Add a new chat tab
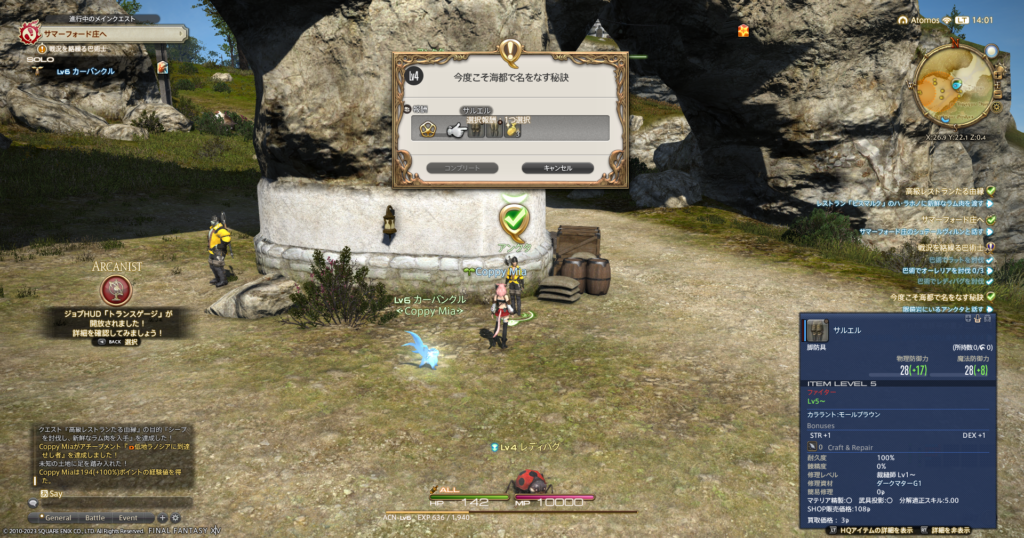1024x538 pixels. (x=163, y=517)
